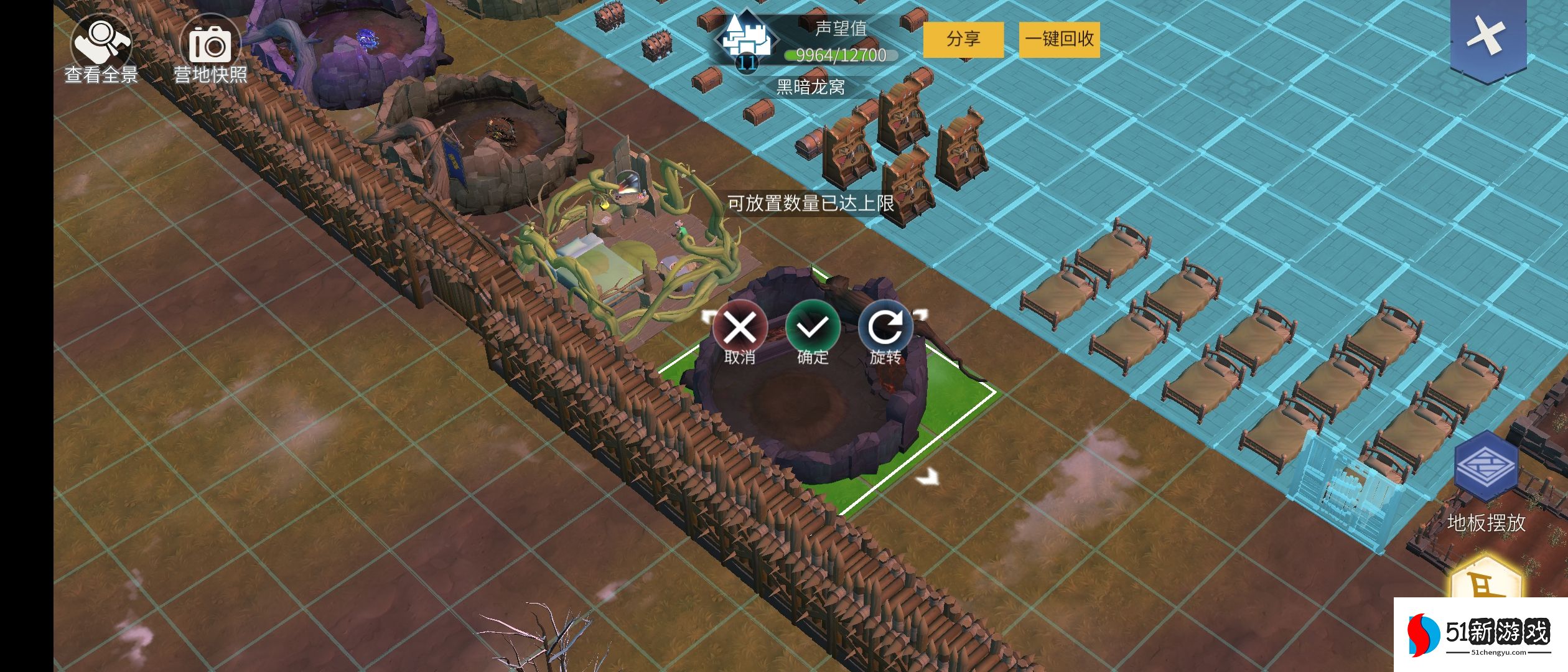Open the 查看全景 panorama view
The width and height of the screenshot is (1568, 672).
pos(101,50)
